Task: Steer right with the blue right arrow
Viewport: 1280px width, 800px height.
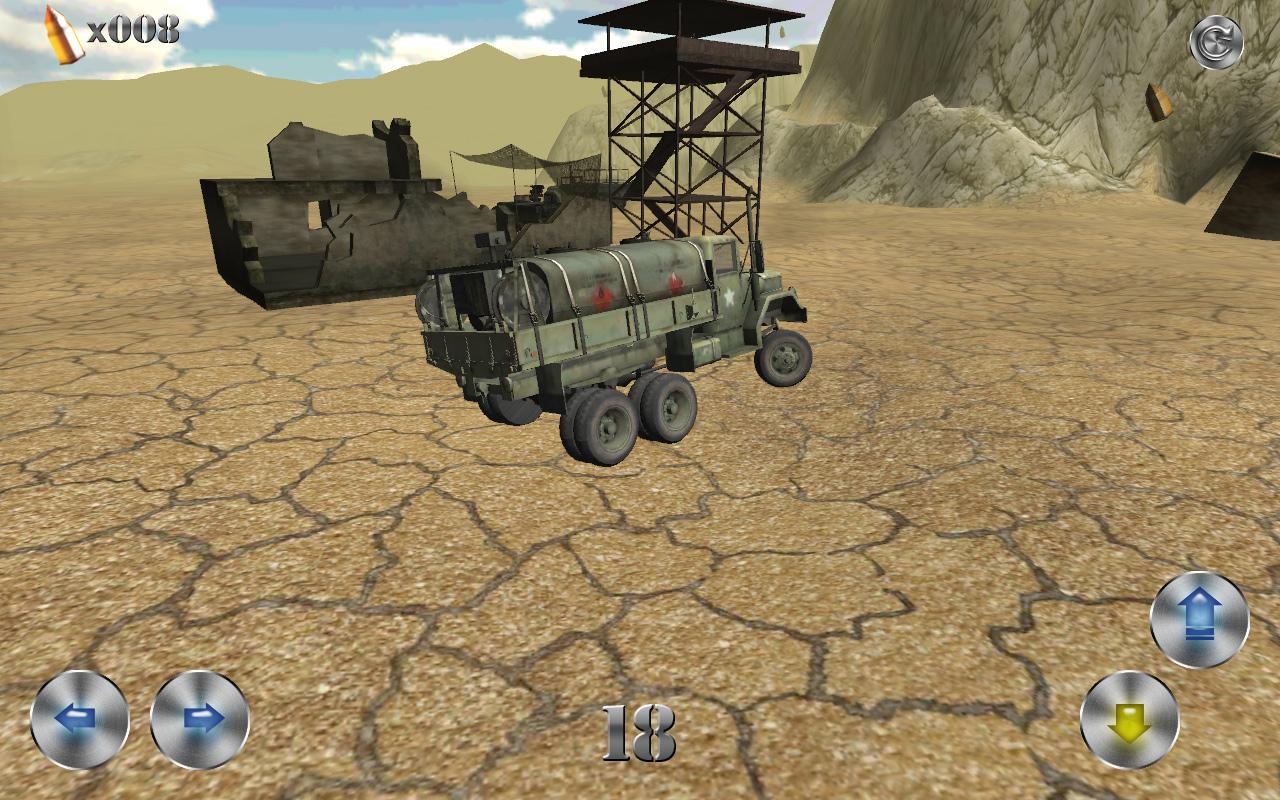Action: [200, 720]
